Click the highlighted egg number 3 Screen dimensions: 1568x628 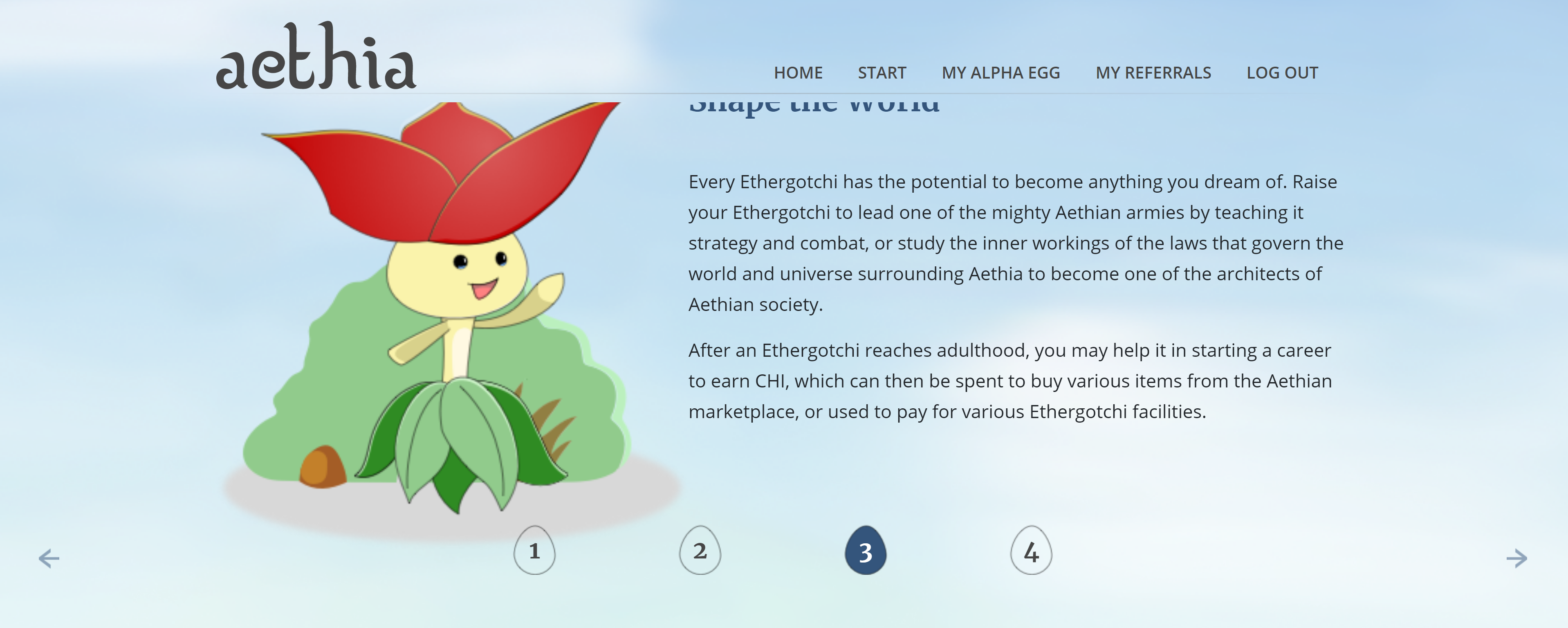pos(866,551)
